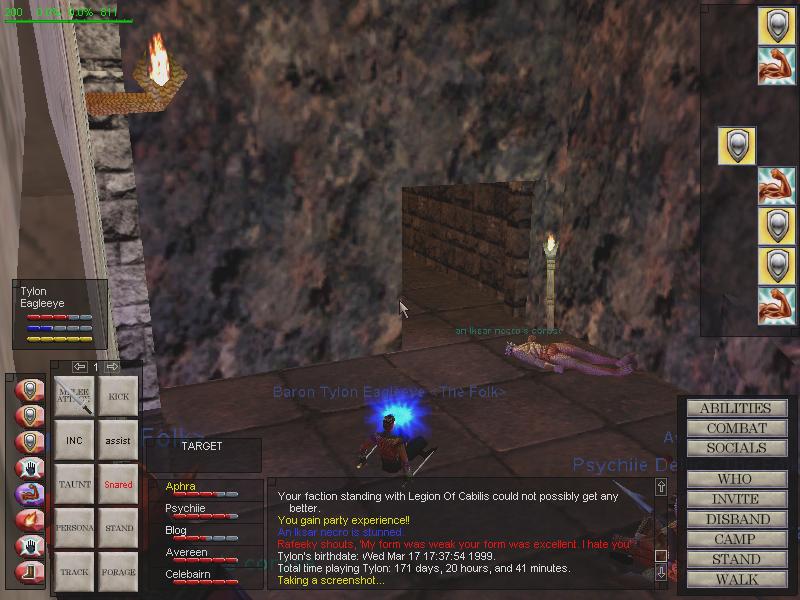
Task: Invite the target with the INVITE button
Action: pyautogui.click(x=735, y=499)
